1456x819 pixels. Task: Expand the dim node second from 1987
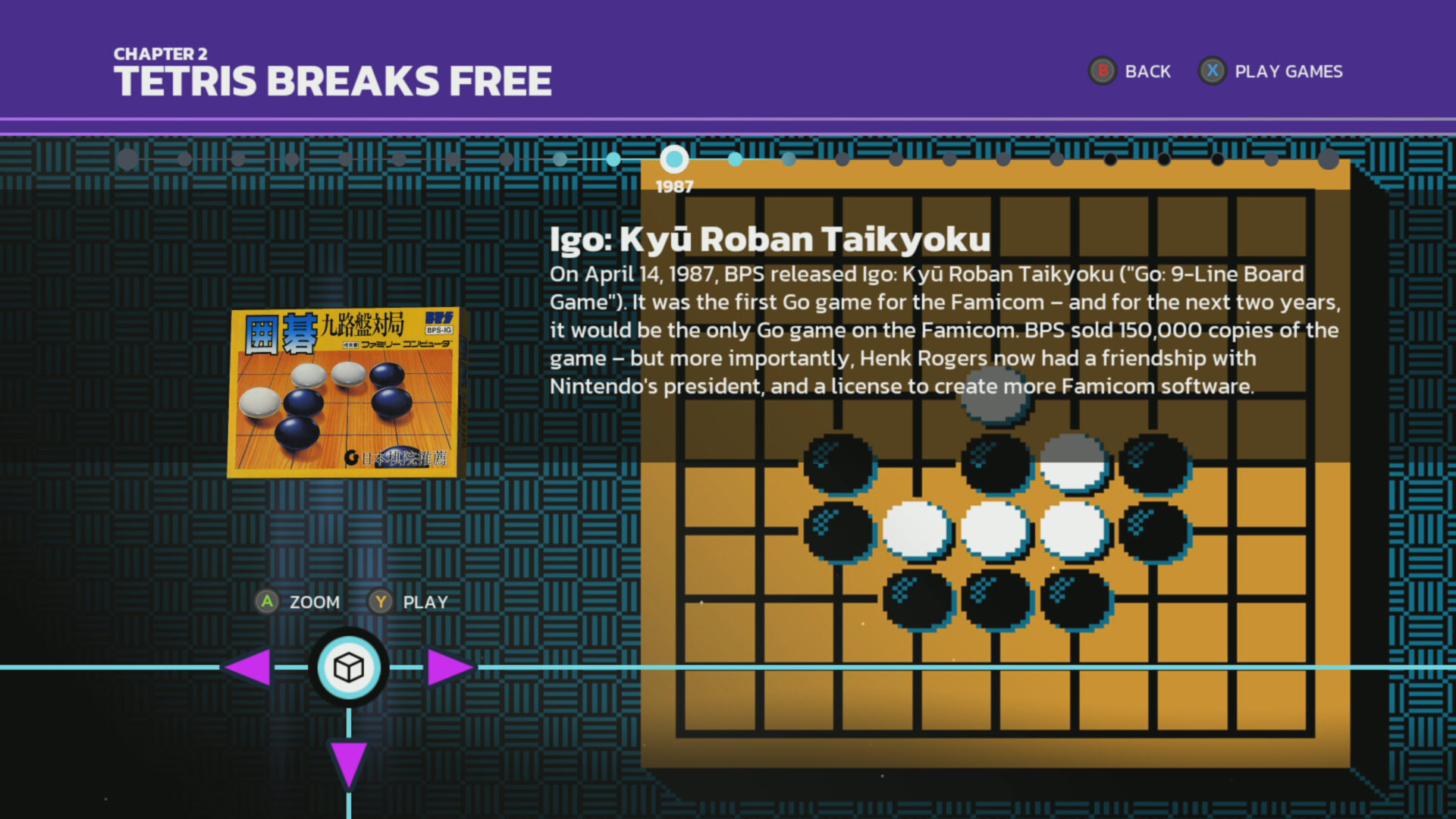(789, 159)
